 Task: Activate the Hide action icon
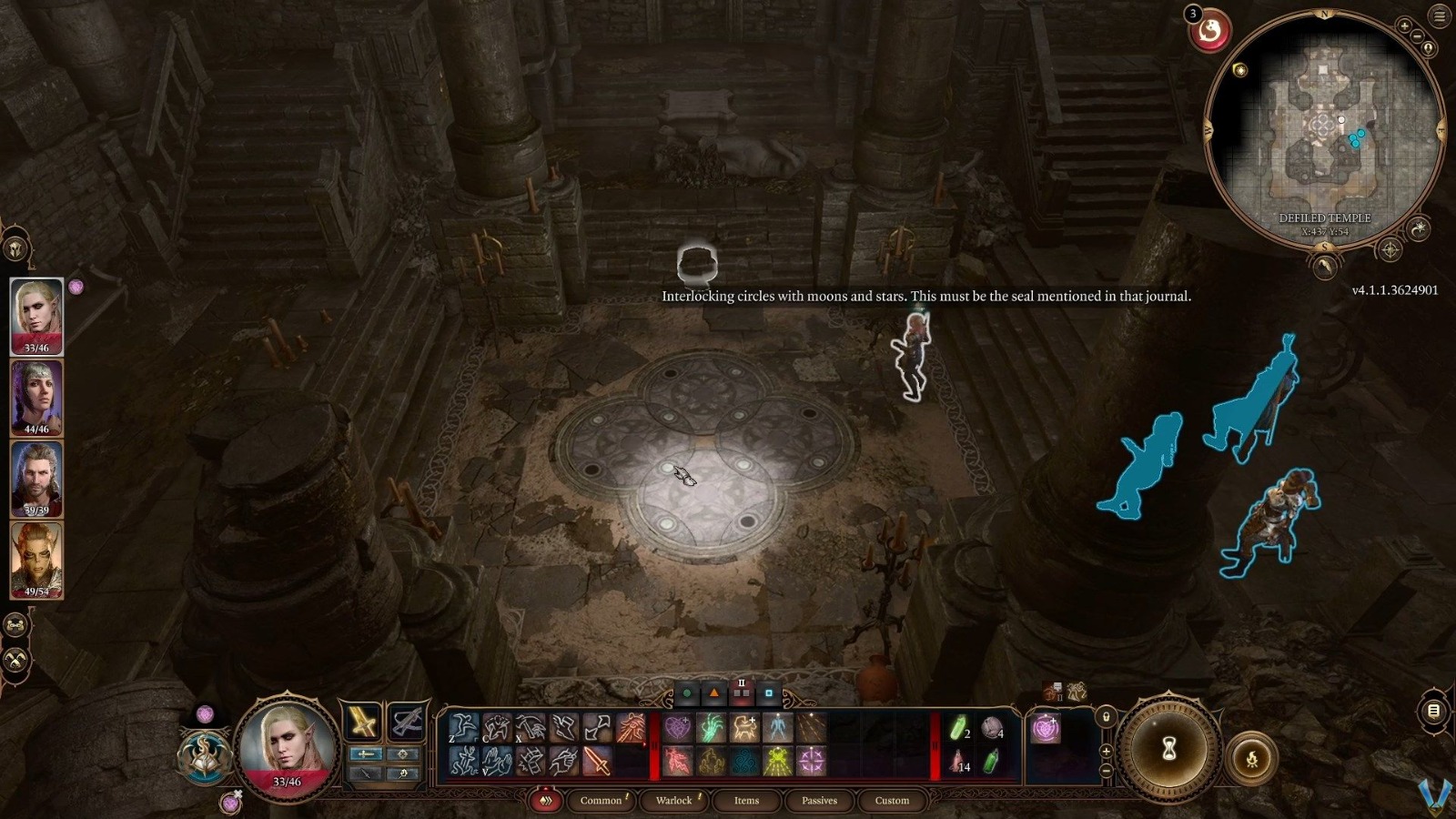[x=497, y=726]
